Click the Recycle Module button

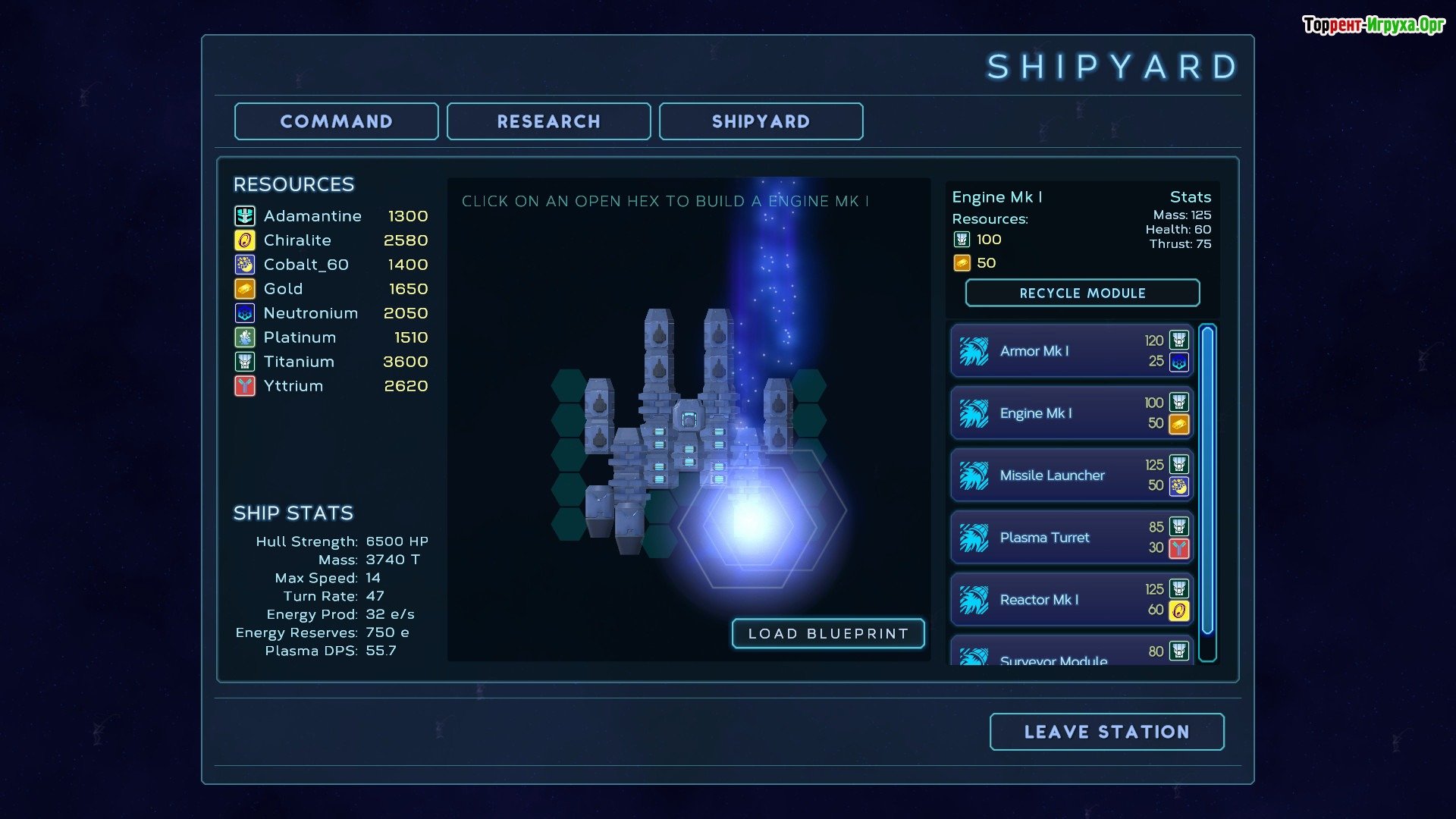(x=1082, y=293)
